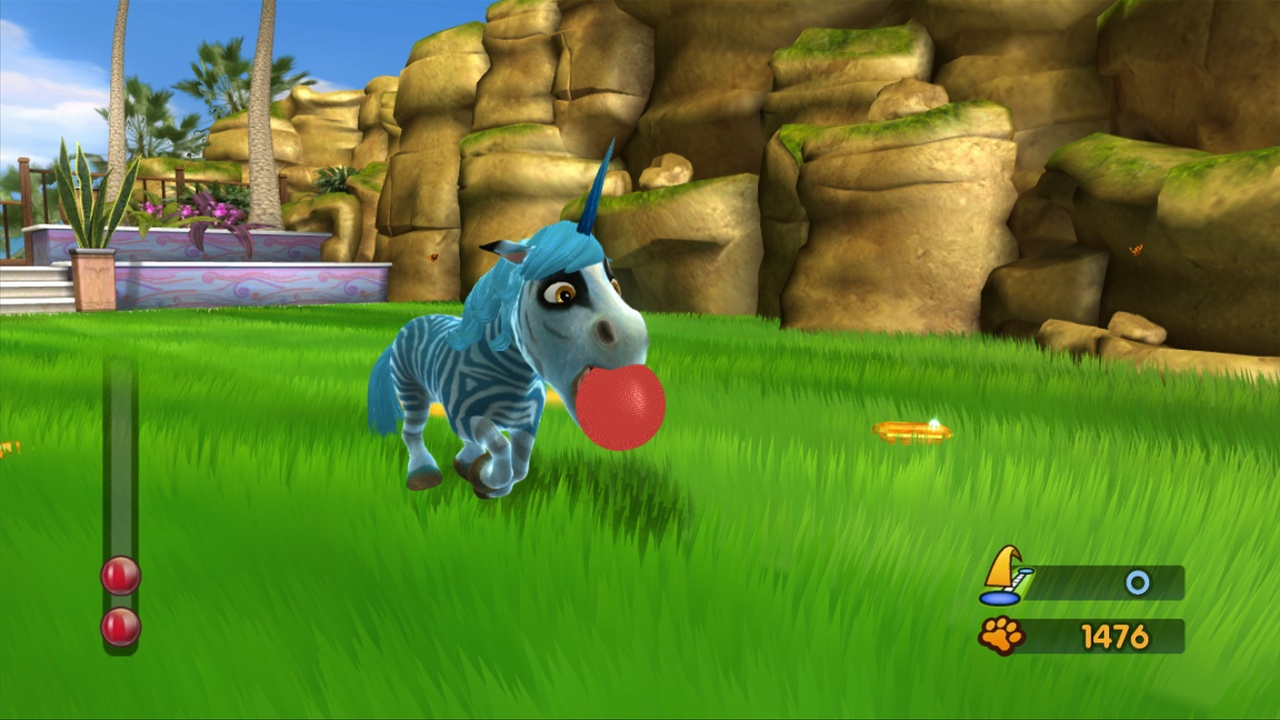Click the vertical meter track slider
The image size is (1280, 720).
[x=120, y=460]
